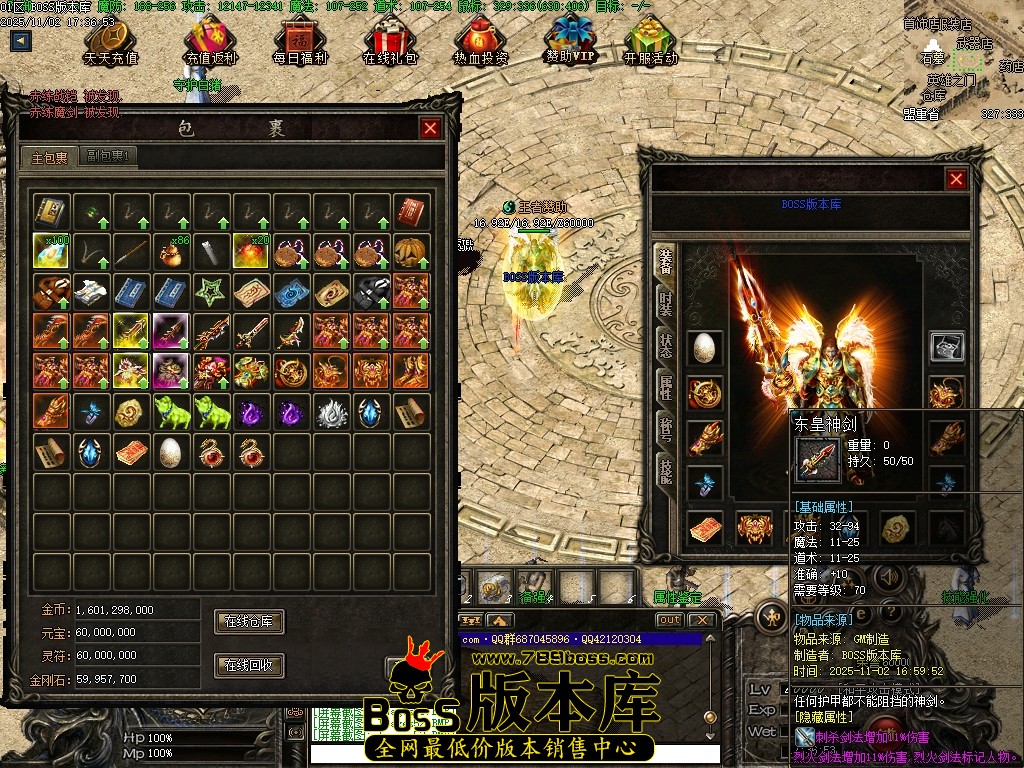
Task: Close the 包裹 inventory window
Action: [x=430, y=128]
